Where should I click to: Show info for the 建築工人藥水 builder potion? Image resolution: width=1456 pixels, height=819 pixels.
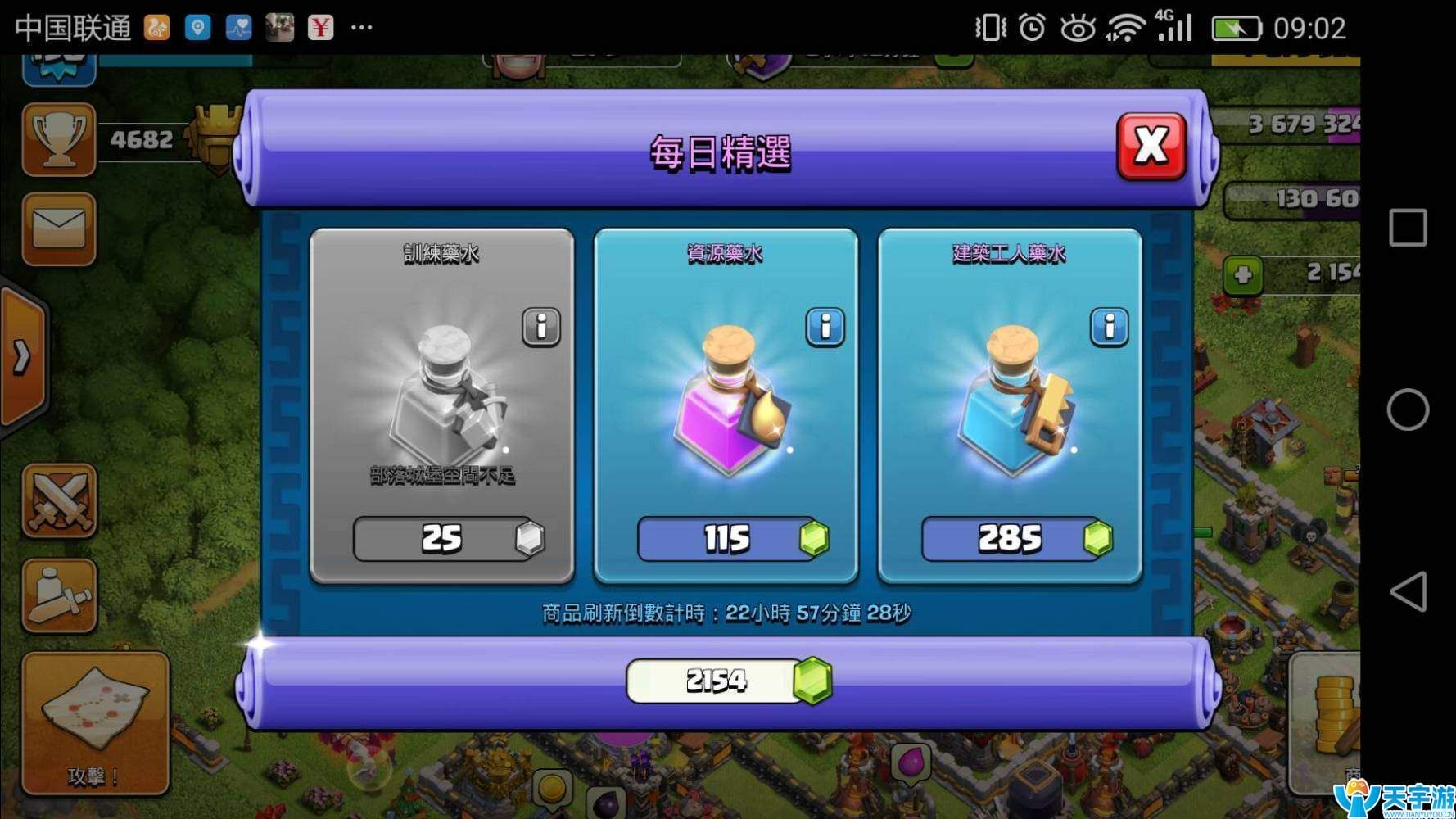(1110, 327)
